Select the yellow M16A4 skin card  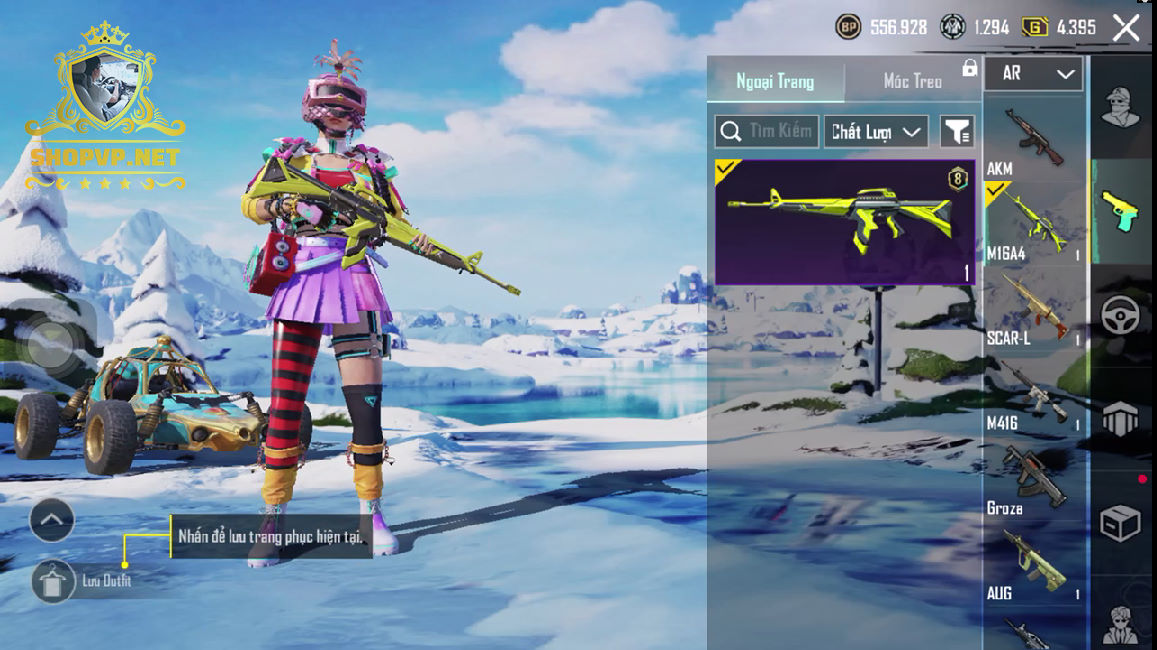click(x=845, y=222)
